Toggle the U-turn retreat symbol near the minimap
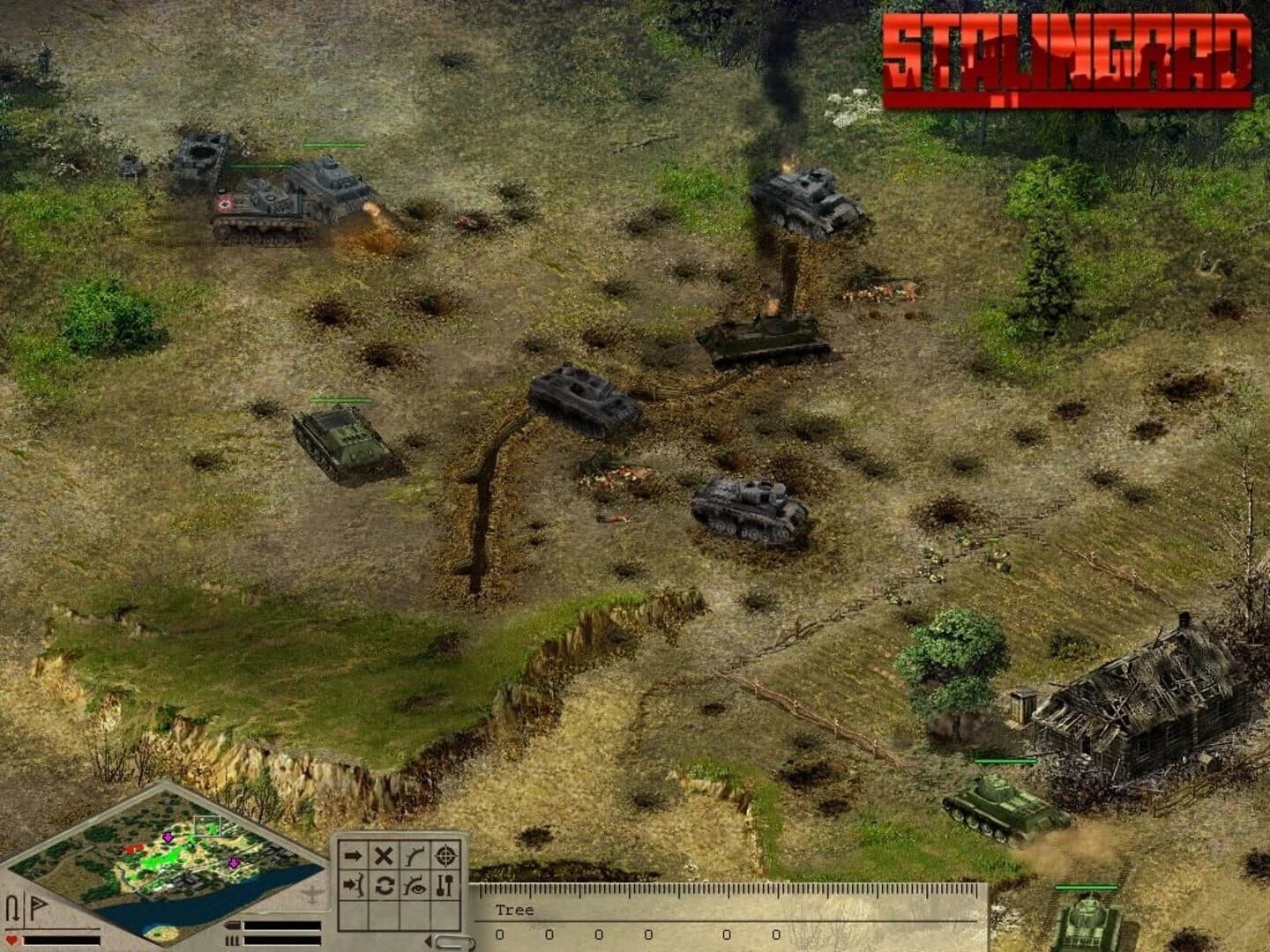This screenshot has height=952, width=1270. (12, 907)
